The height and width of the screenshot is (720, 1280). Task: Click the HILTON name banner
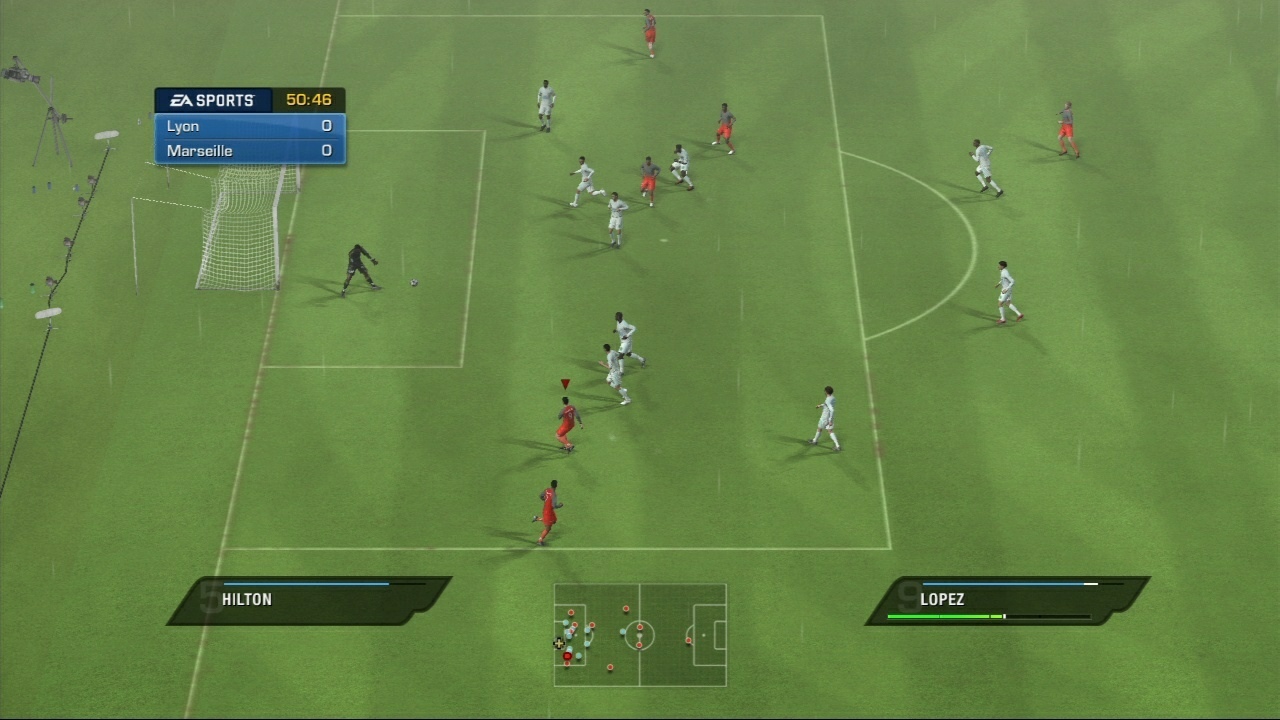click(x=245, y=599)
